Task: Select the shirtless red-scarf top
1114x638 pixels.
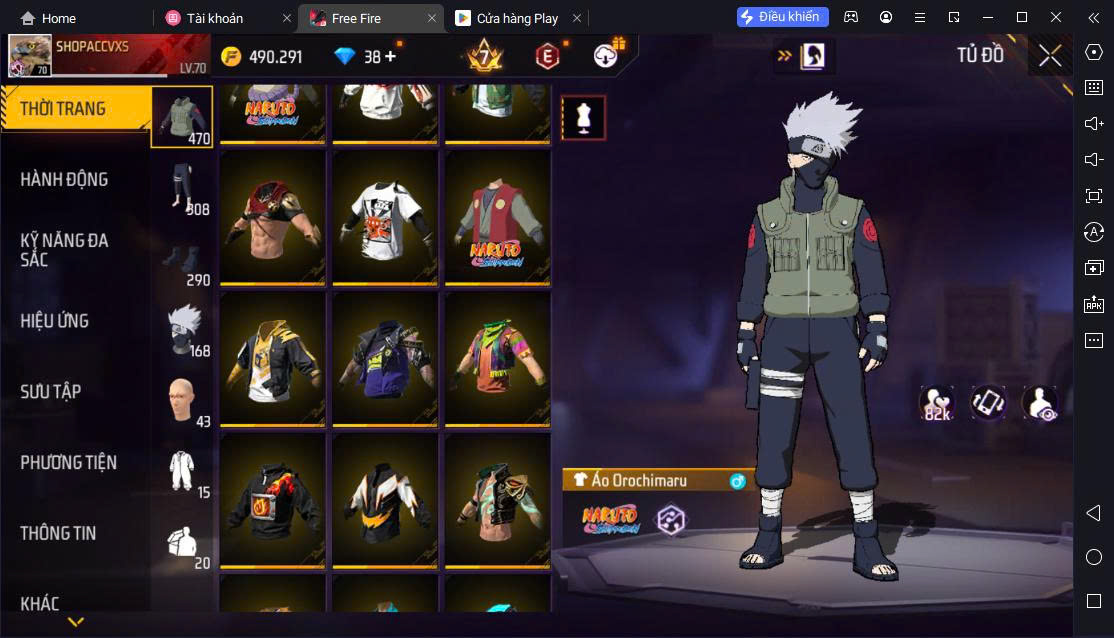Action: [273, 217]
